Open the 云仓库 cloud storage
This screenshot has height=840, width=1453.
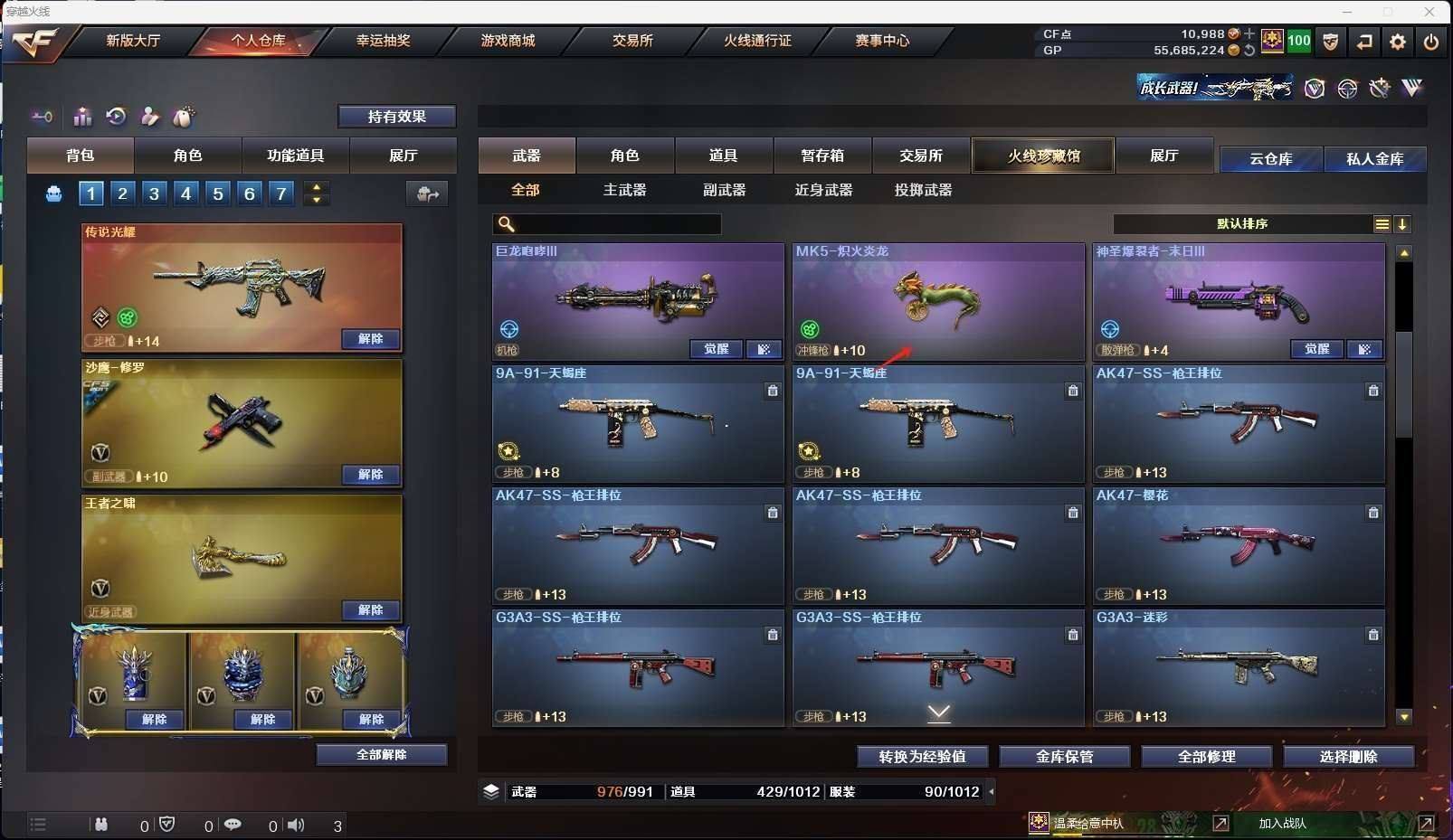pos(1270,159)
